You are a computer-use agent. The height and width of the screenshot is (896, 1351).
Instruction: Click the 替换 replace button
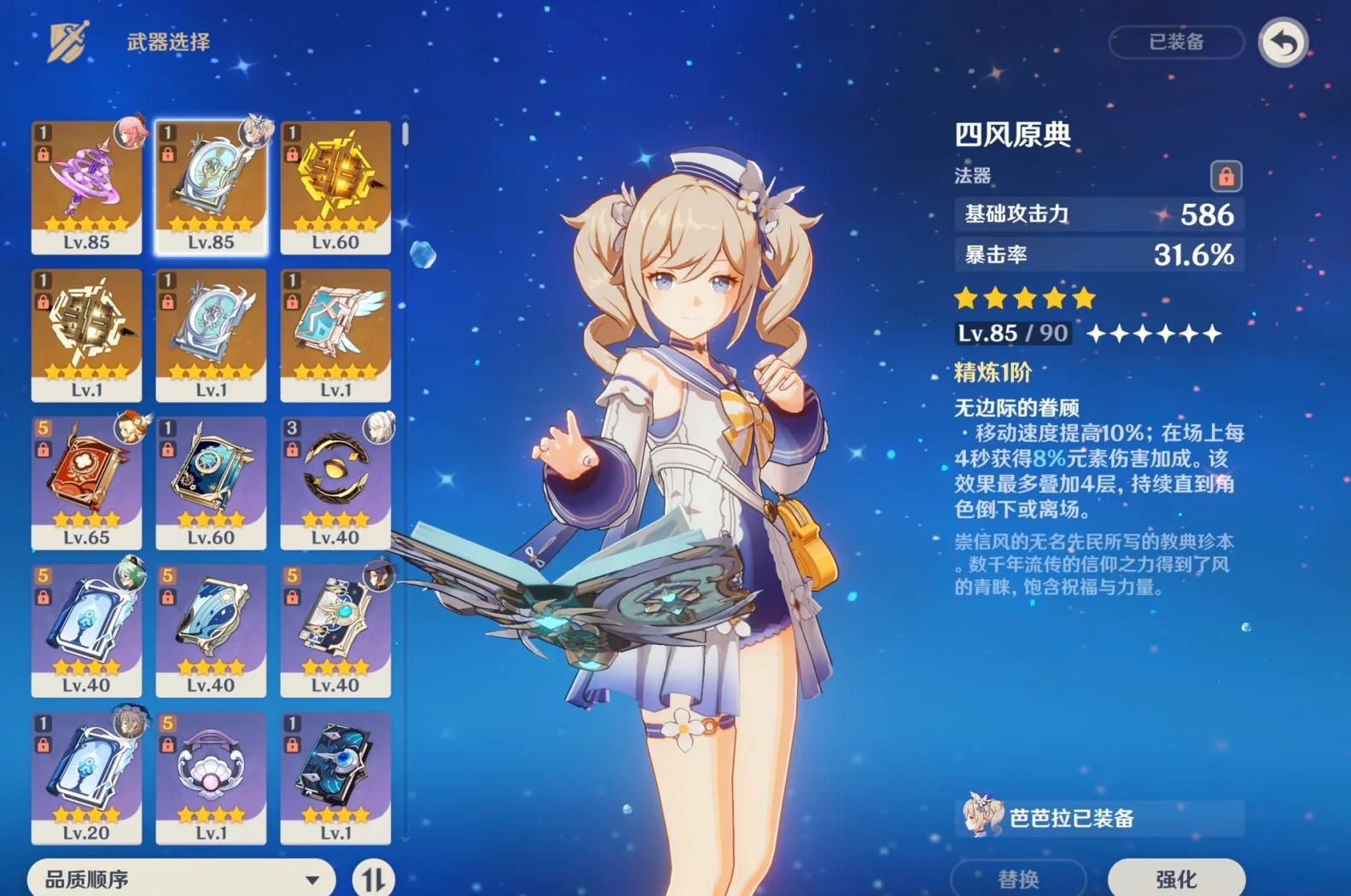[x=1018, y=878]
